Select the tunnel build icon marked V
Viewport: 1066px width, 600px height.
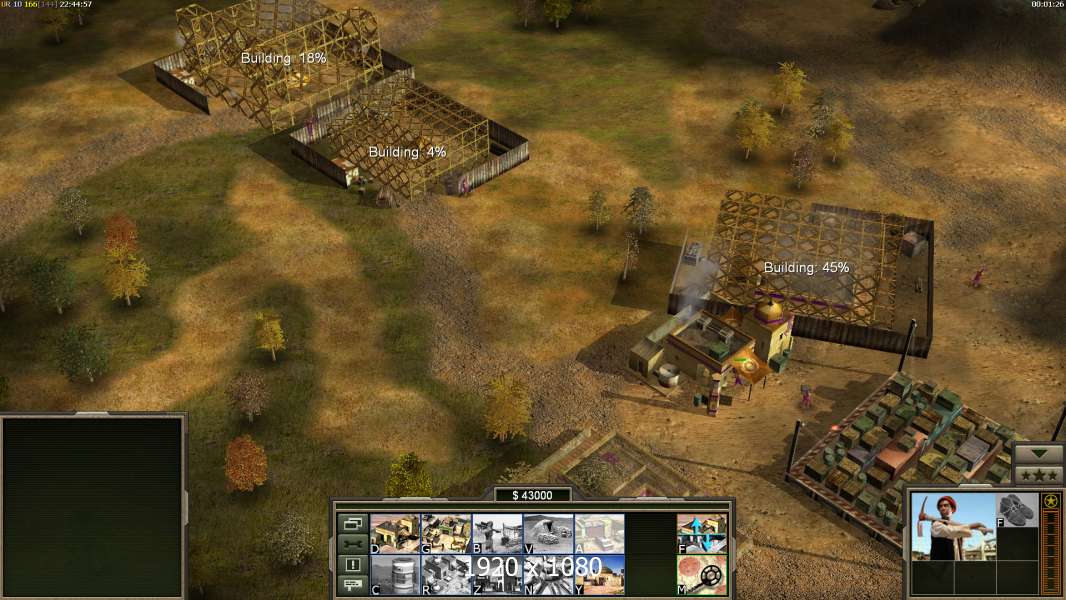point(548,534)
